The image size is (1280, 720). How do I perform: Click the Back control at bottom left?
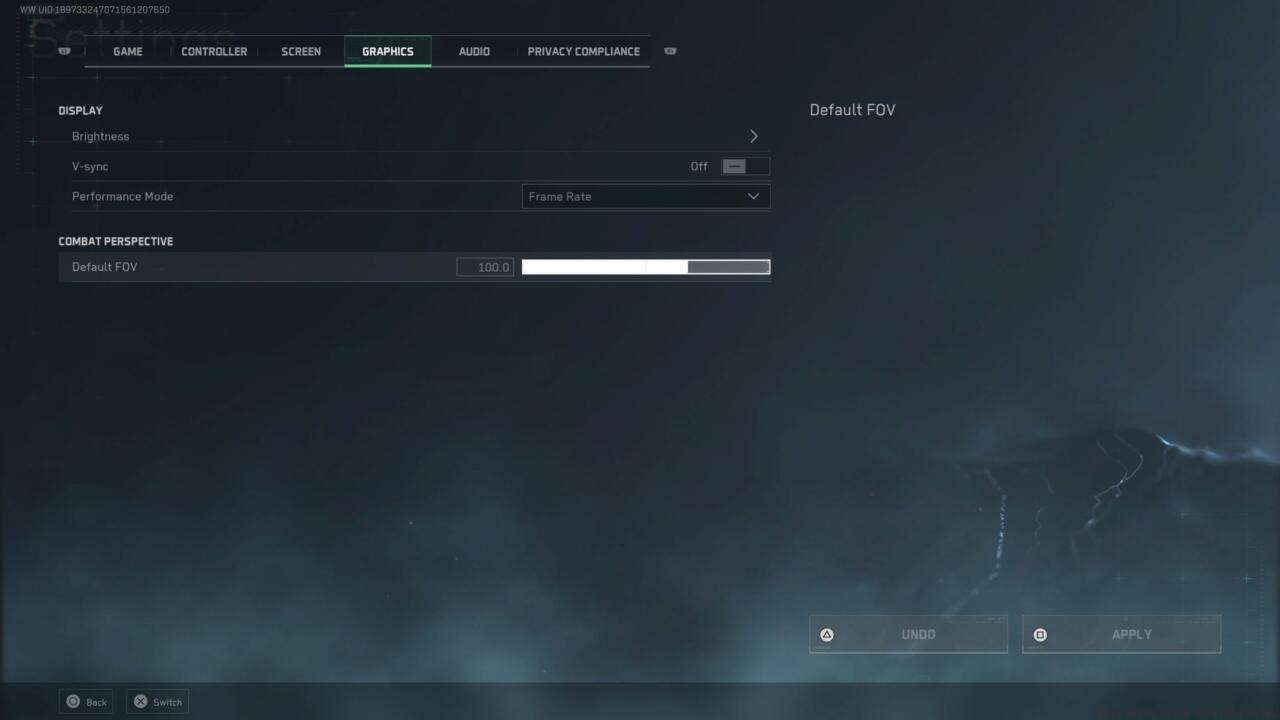[86, 701]
